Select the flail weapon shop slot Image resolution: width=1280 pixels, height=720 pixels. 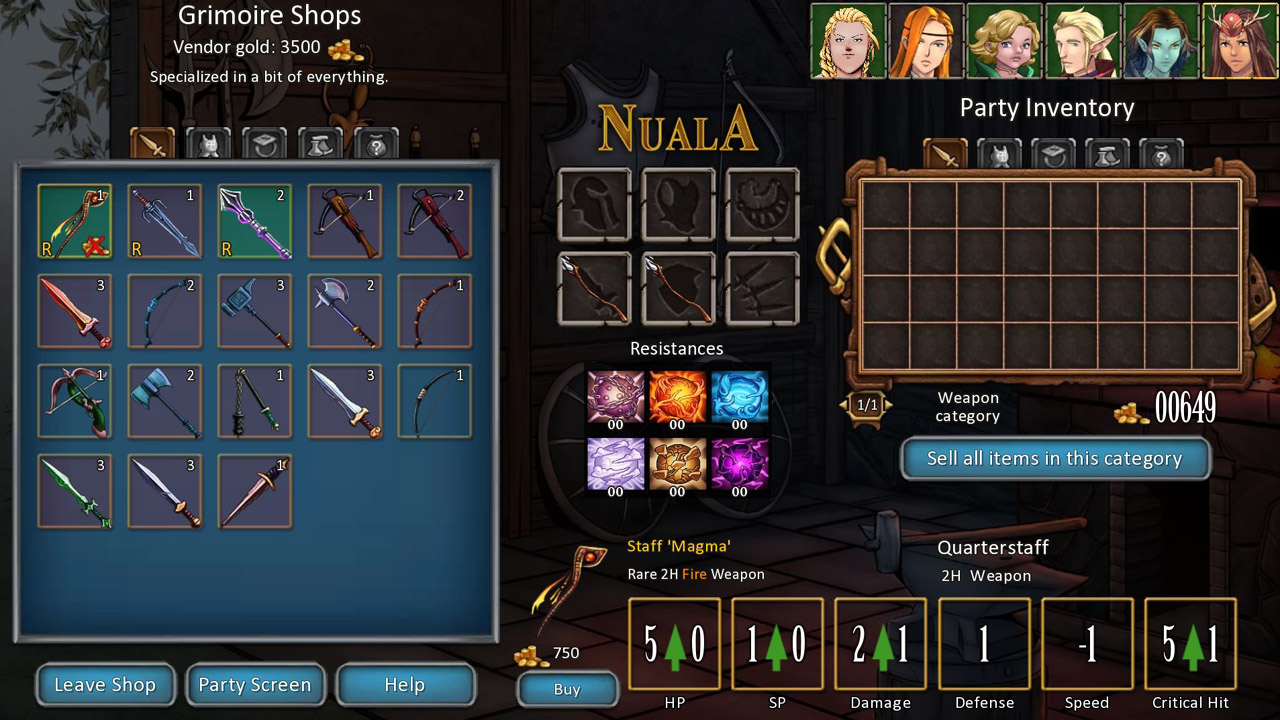coord(255,401)
